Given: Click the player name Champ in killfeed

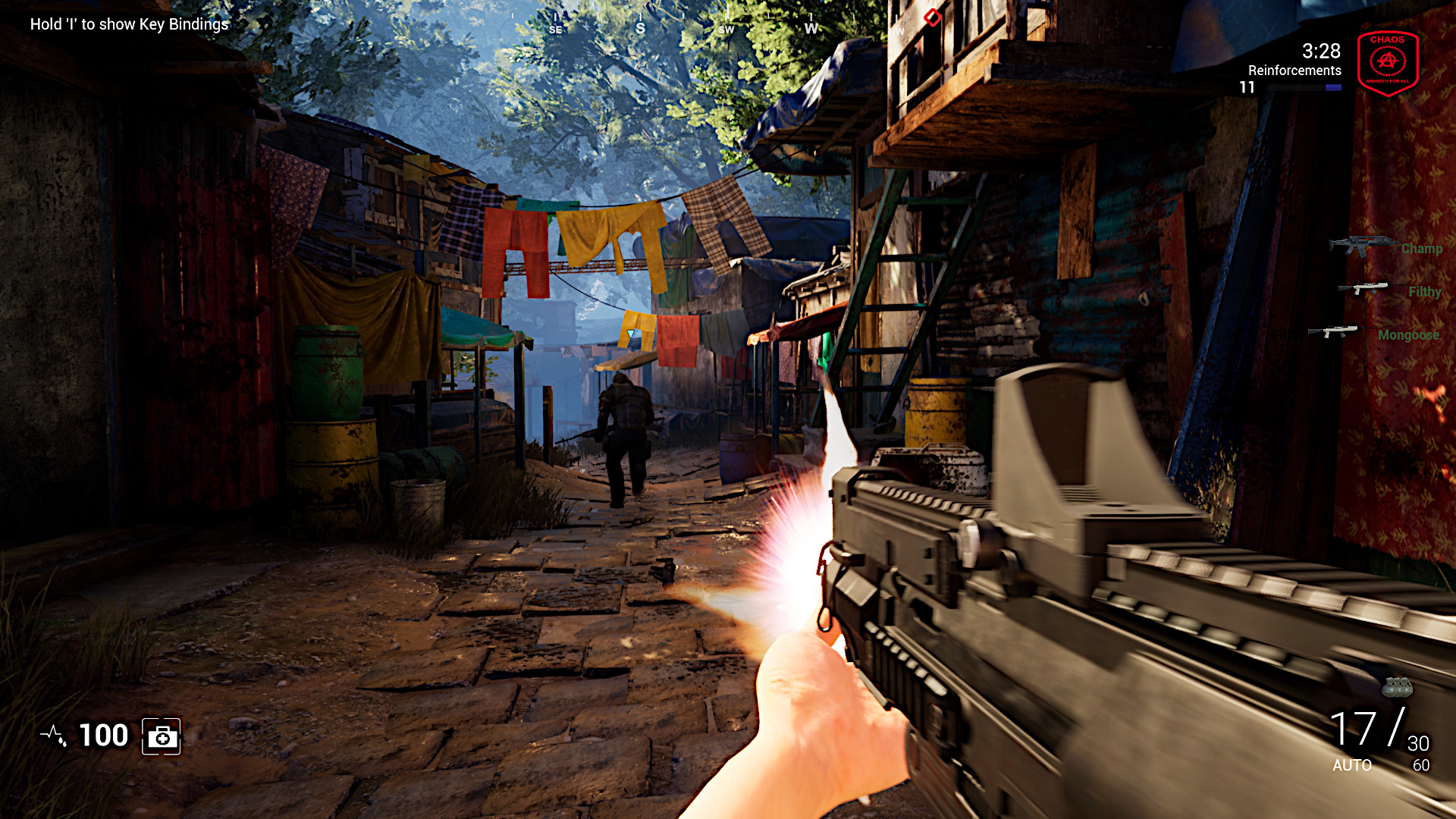Looking at the screenshot, I should tap(1423, 248).
